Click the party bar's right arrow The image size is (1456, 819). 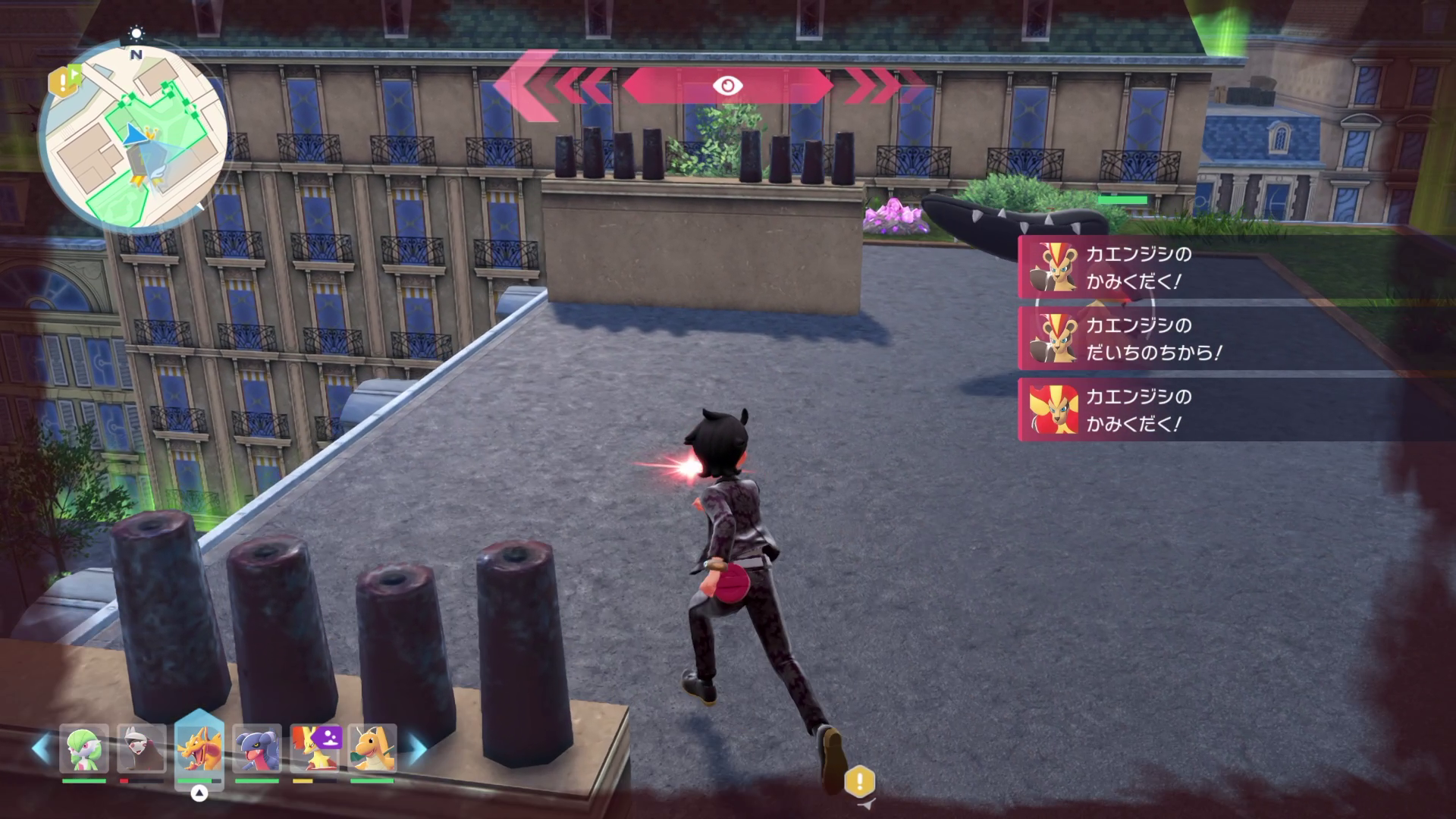(x=416, y=748)
